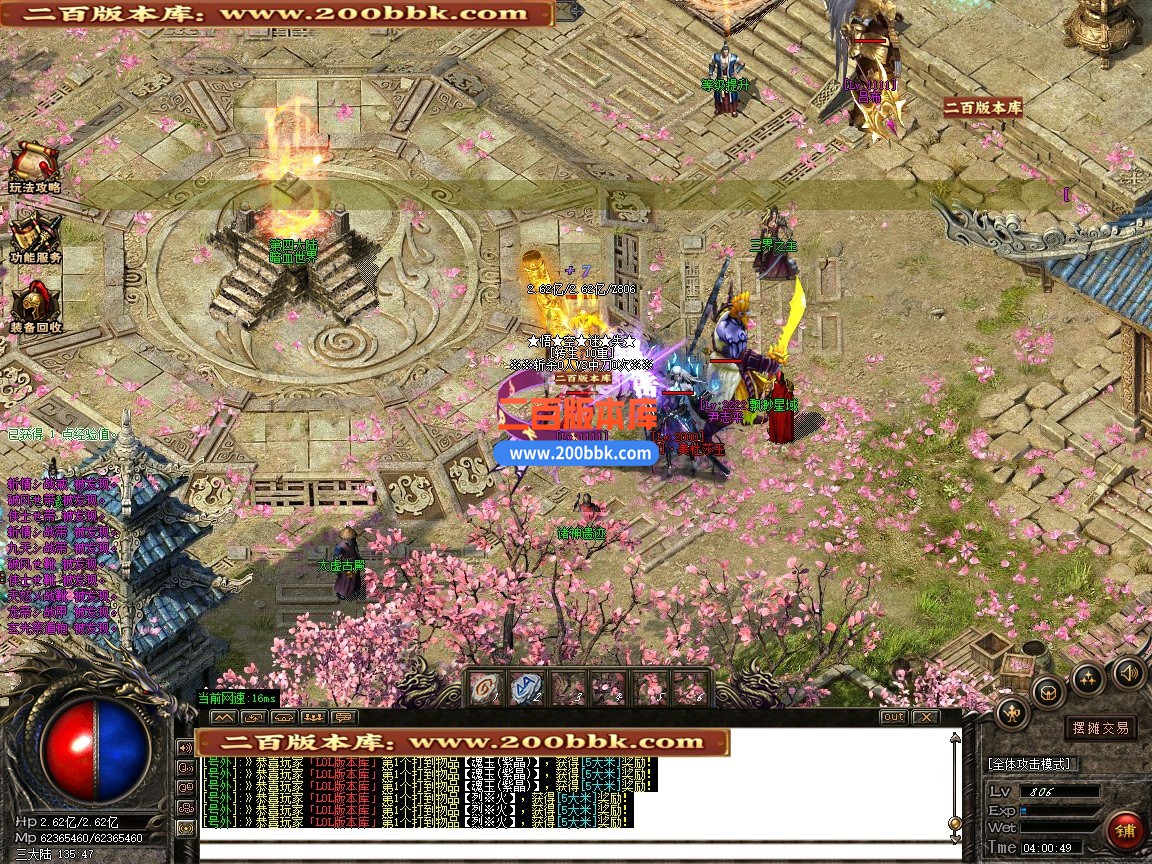Click the chat text input bar
This screenshot has height=864, width=1152.
(x=570, y=851)
